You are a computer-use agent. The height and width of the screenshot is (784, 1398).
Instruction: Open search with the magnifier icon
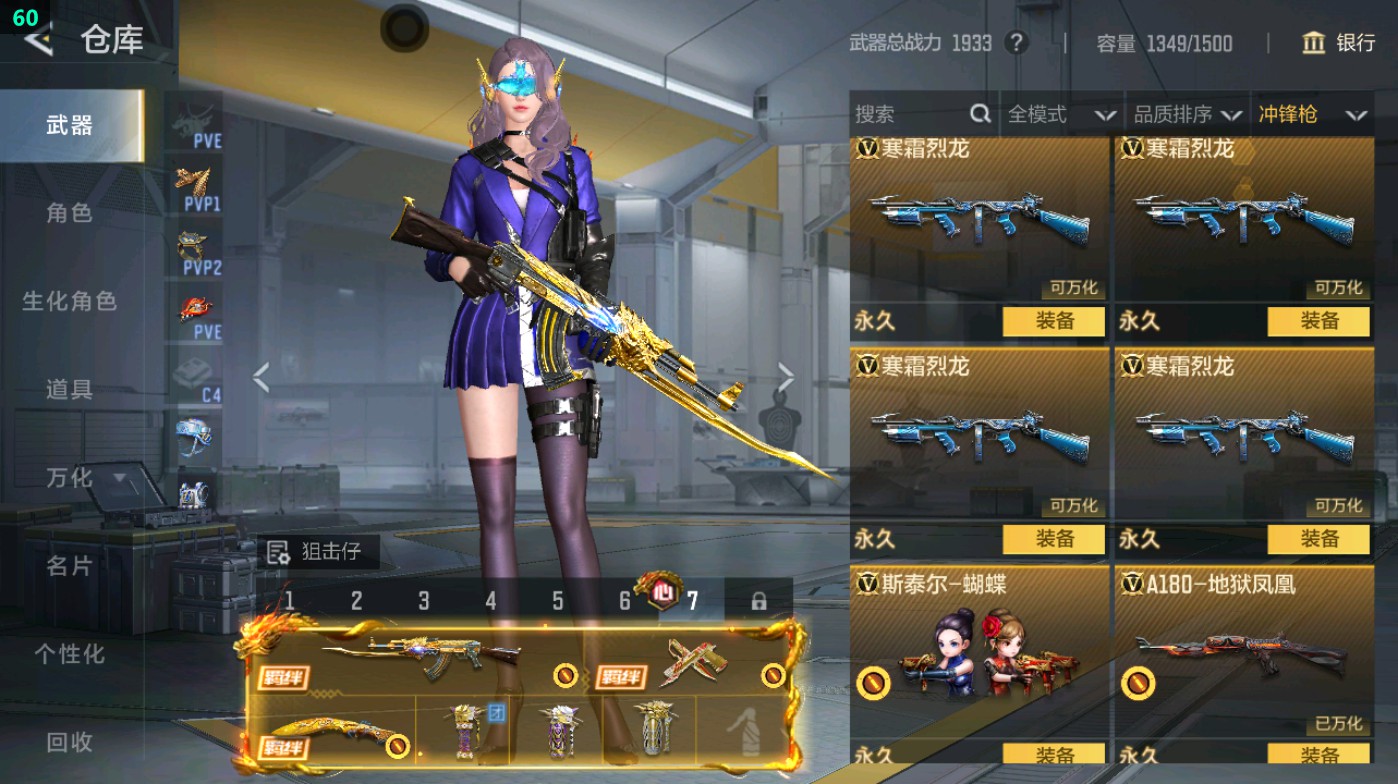click(978, 114)
